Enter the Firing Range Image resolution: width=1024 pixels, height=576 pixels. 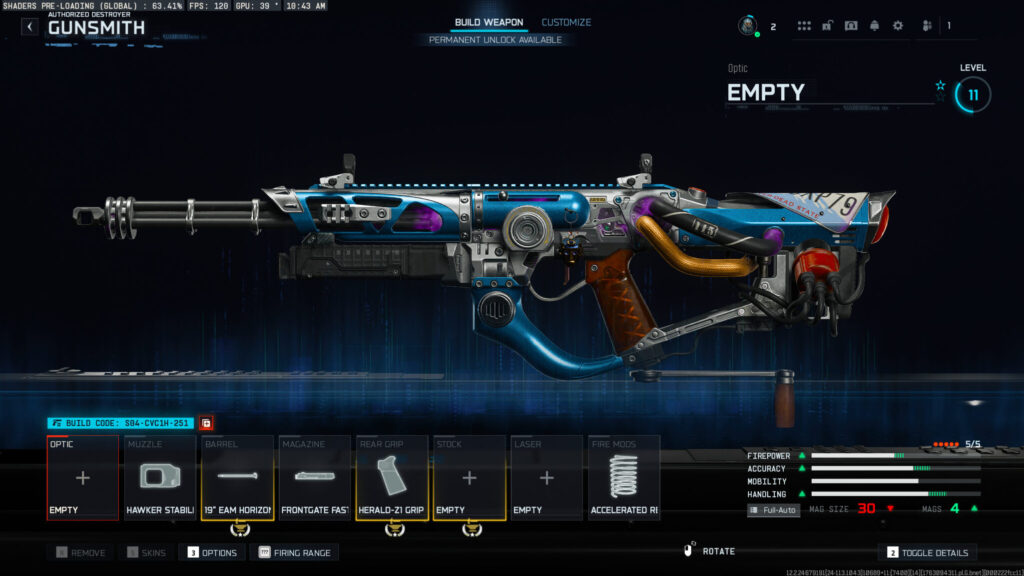(297, 552)
